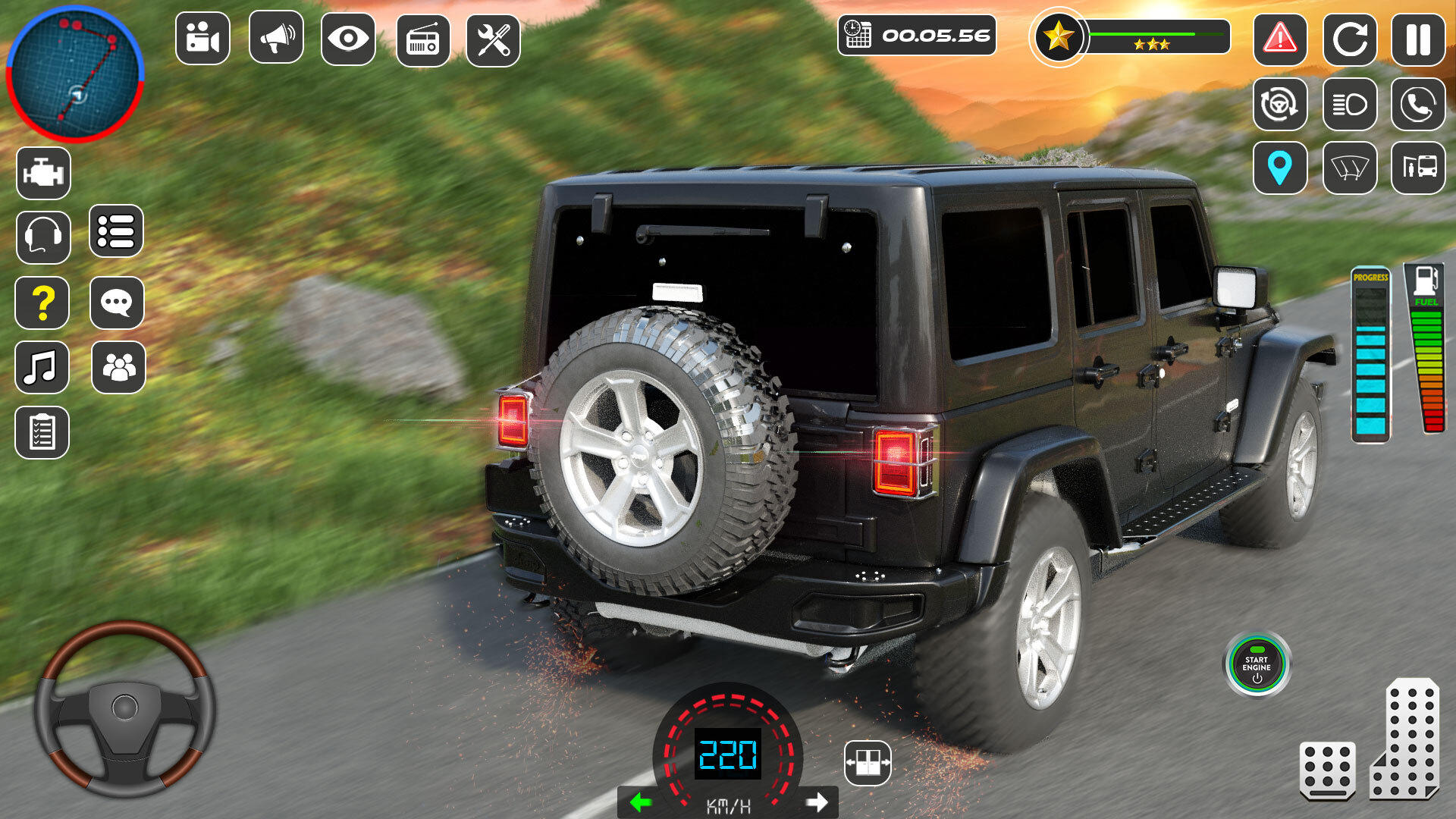1456x819 pixels.
Task: Toggle steering control mode
Action: pos(1282,104)
